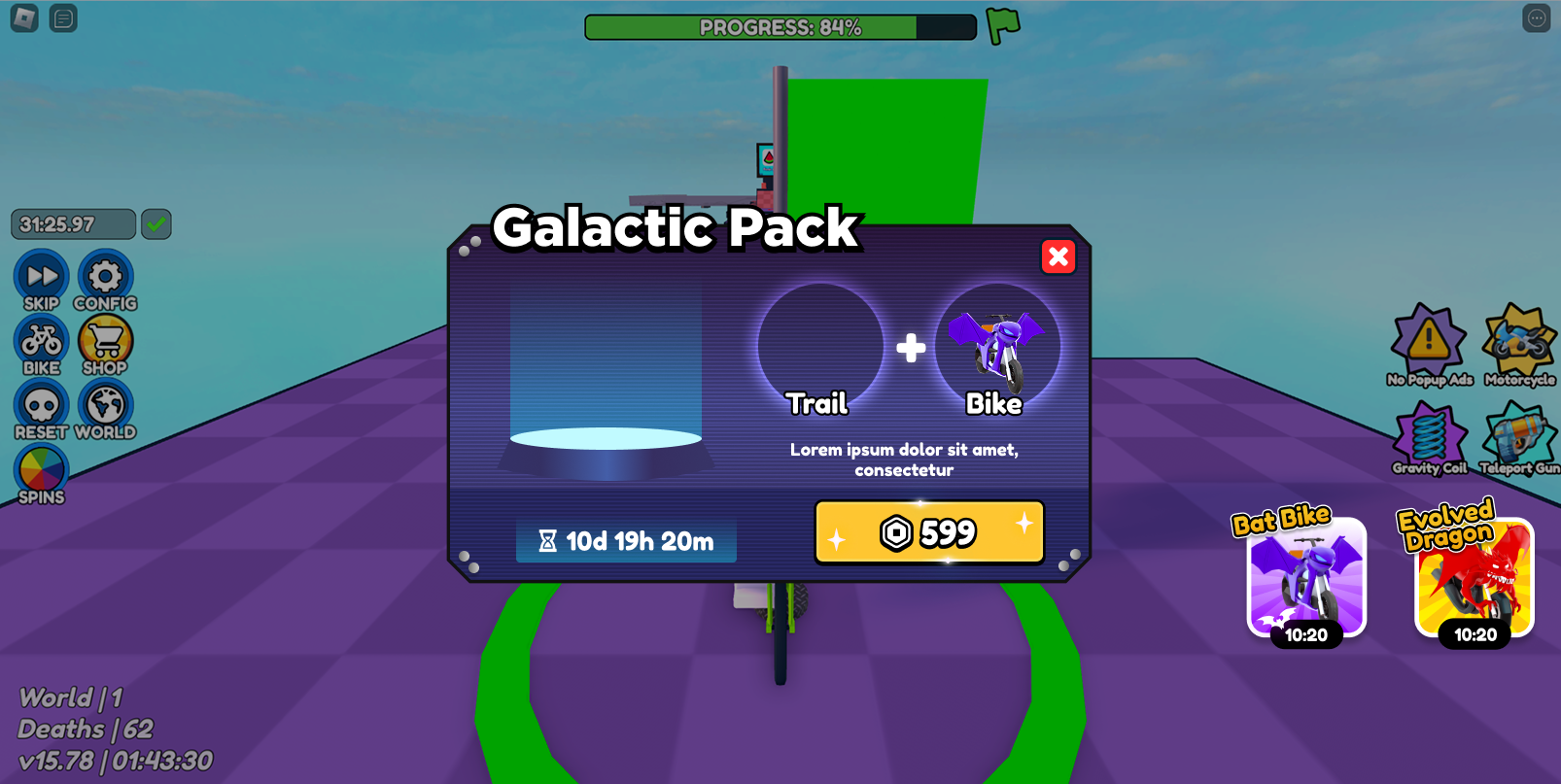Viewport: 1561px width, 784px height.
Task: Open the Config settings
Action: (105, 279)
